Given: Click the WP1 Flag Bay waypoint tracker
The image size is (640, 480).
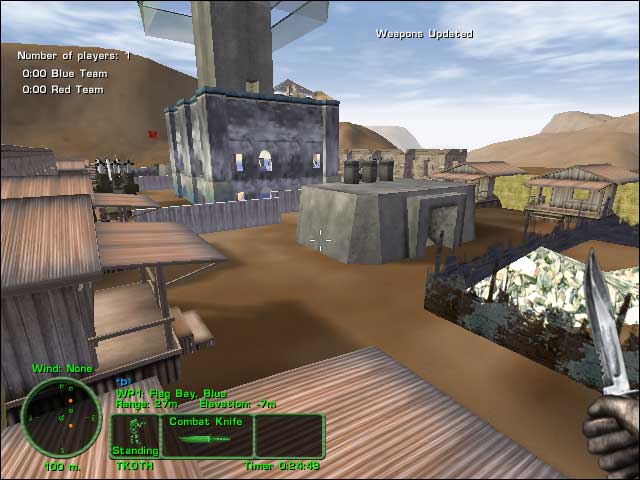Looking at the screenshot, I should click(170, 393).
